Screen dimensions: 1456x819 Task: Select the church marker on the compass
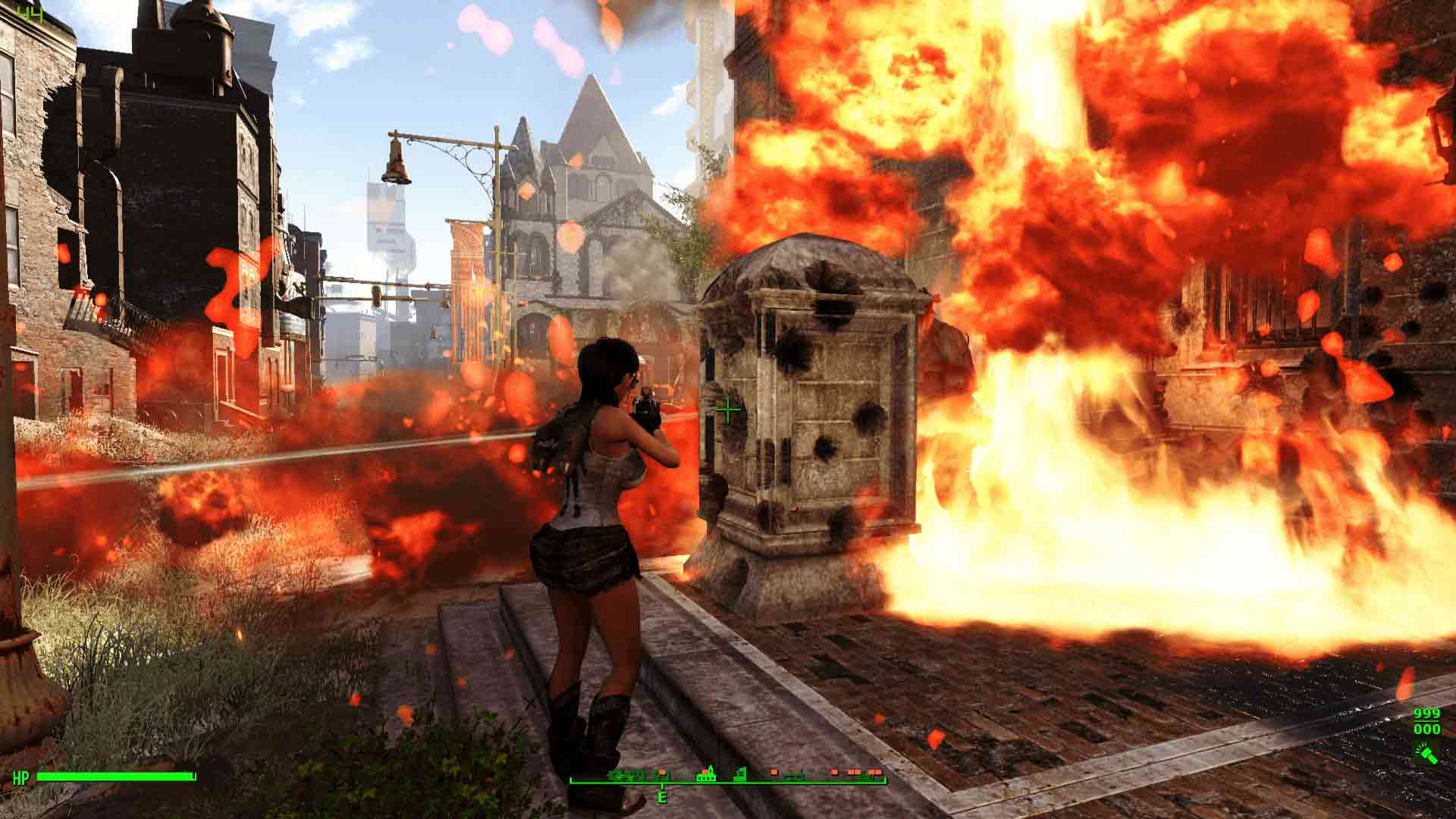click(x=708, y=773)
